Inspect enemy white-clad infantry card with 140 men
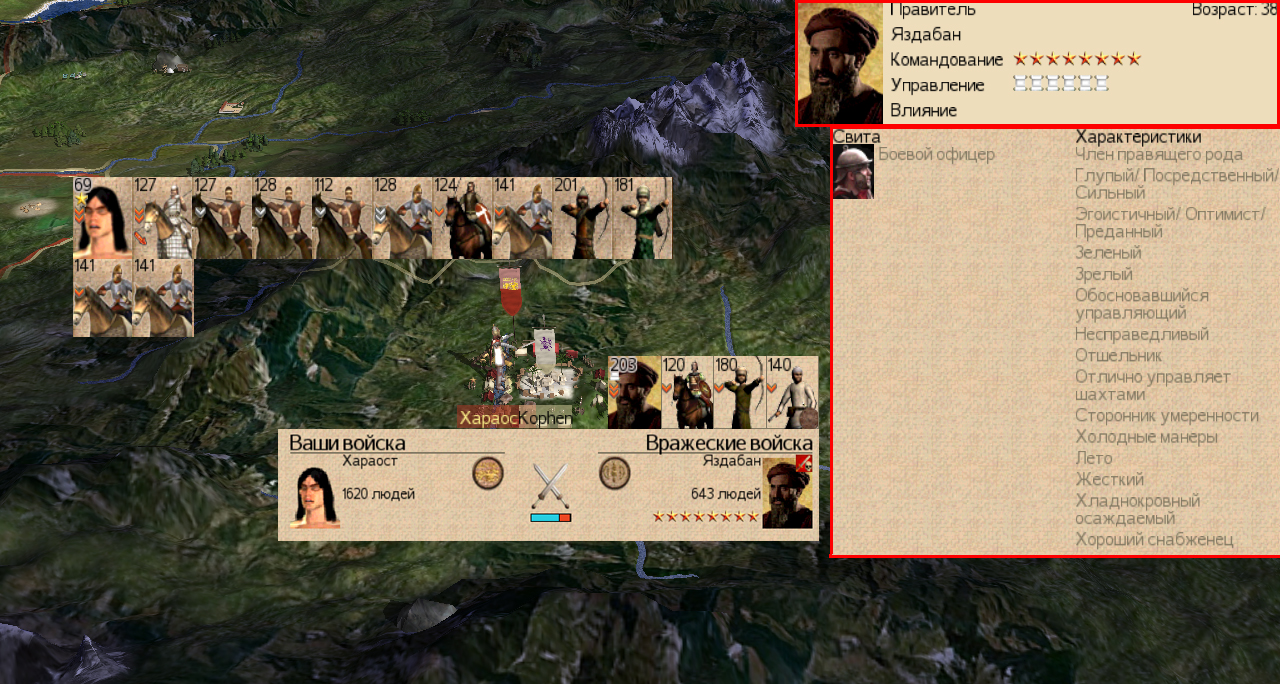The height and width of the screenshot is (684, 1280). (793, 392)
